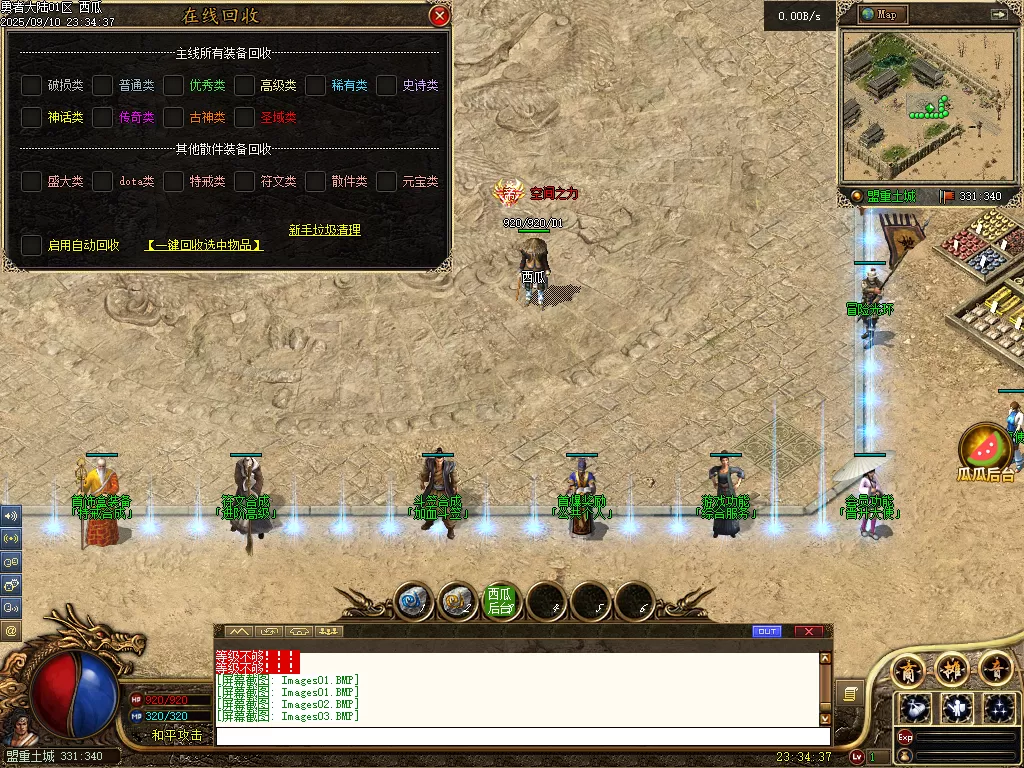
Task: Open the Map button above minimap
Action: (x=880, y=15)
